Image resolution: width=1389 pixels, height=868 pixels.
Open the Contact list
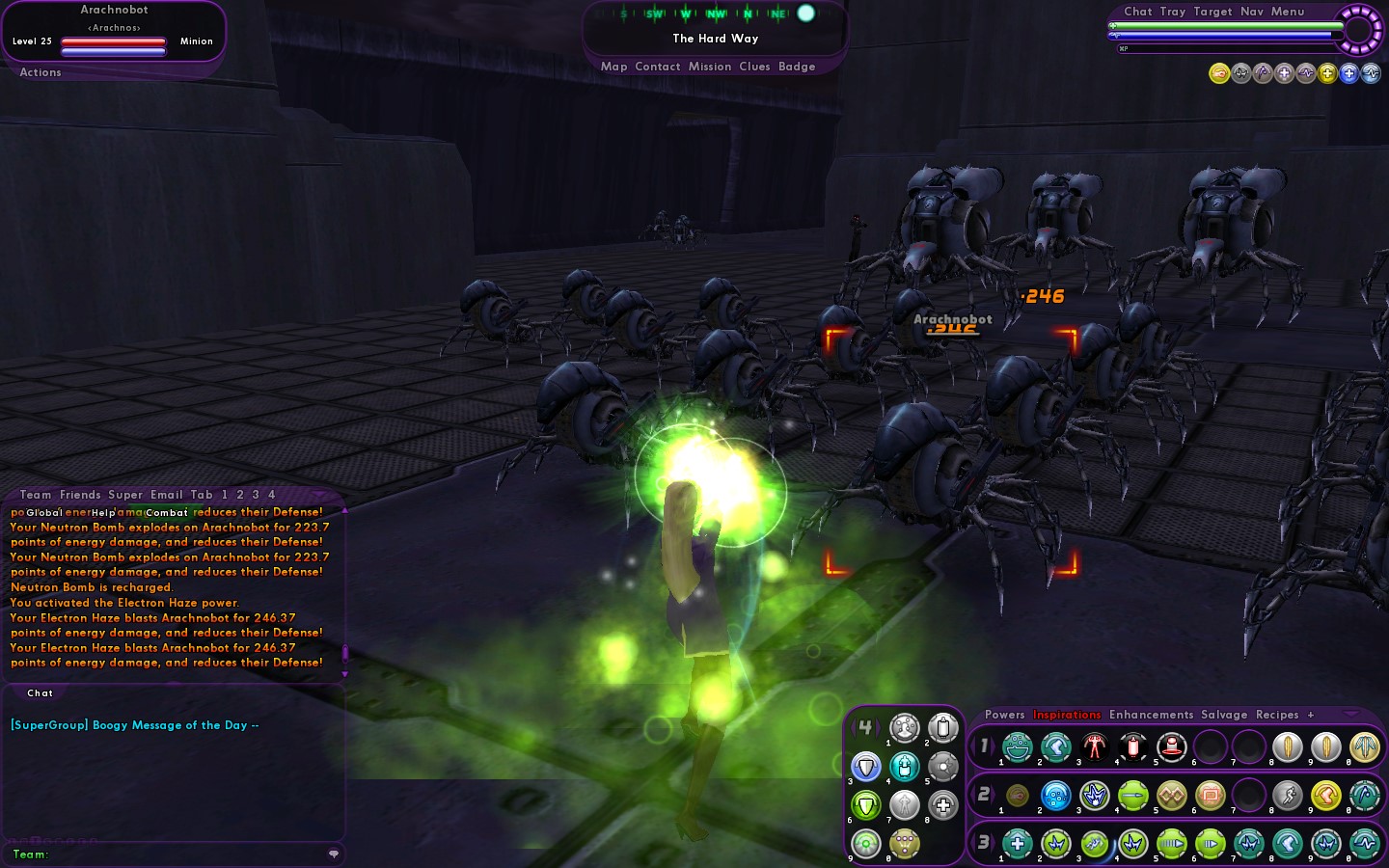[x=658, y=67]
